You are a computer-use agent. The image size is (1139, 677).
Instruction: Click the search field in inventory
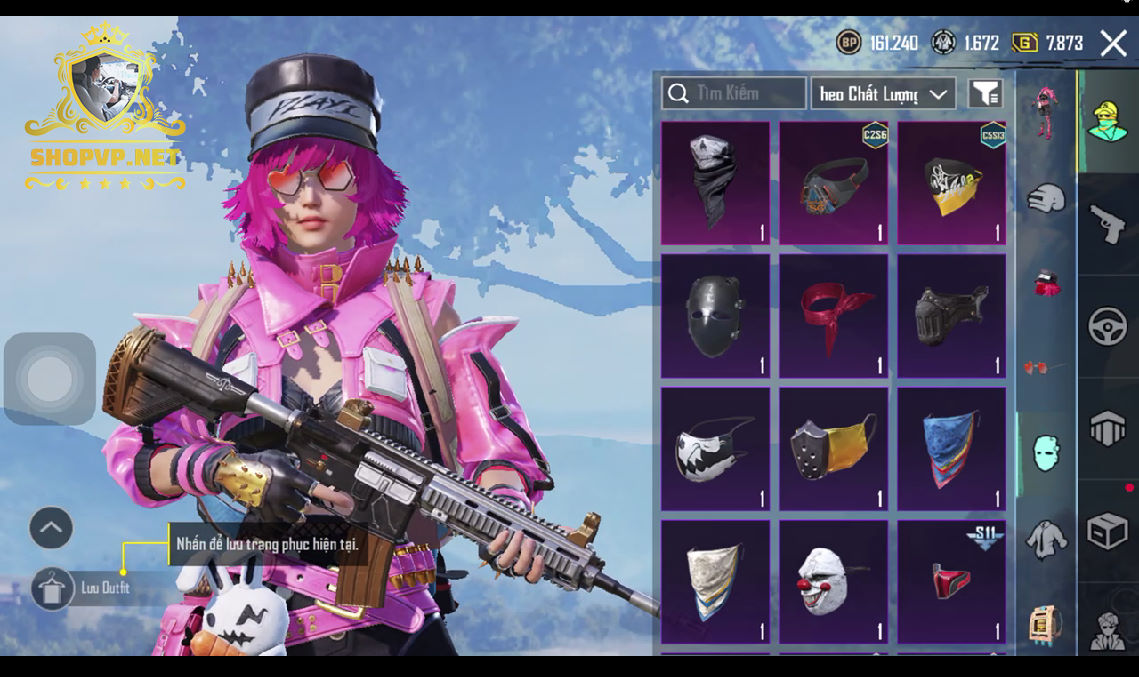pos(733,93)
